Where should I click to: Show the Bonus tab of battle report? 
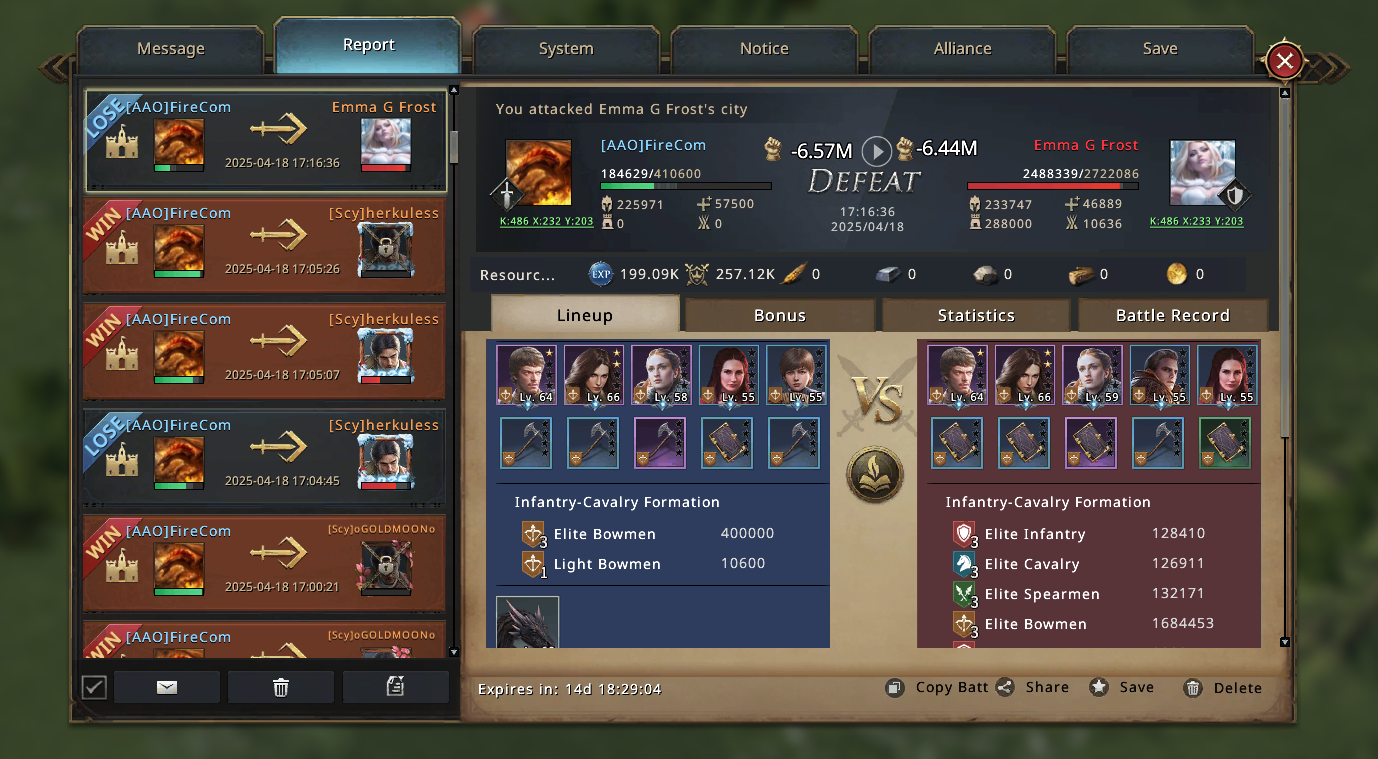[x=779, y=315]
